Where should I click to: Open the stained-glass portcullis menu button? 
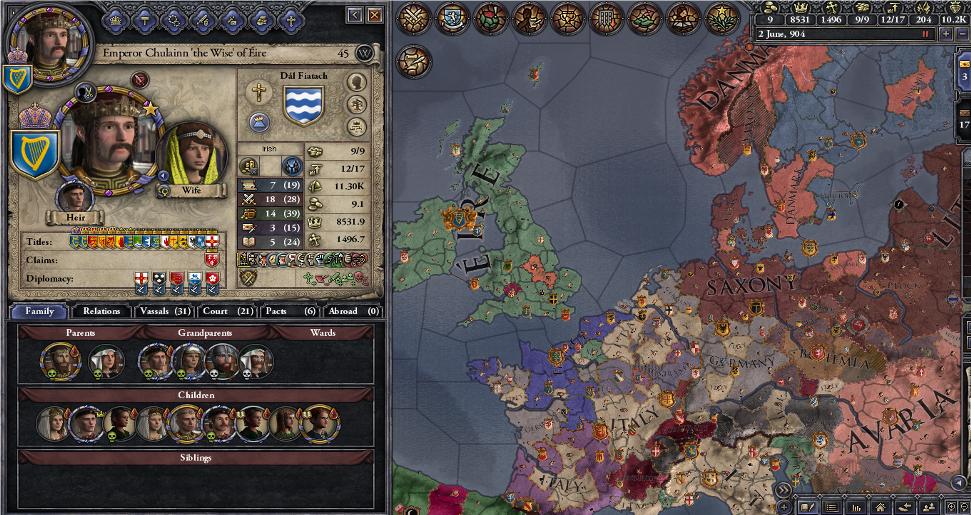[x=607, y=18]
